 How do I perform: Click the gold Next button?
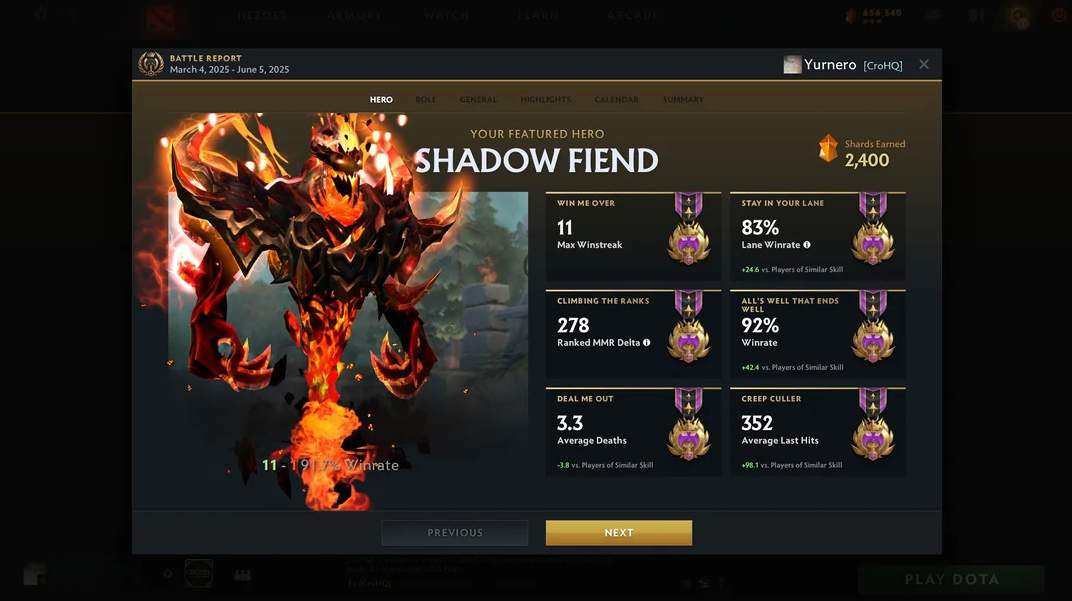(618, 533)
